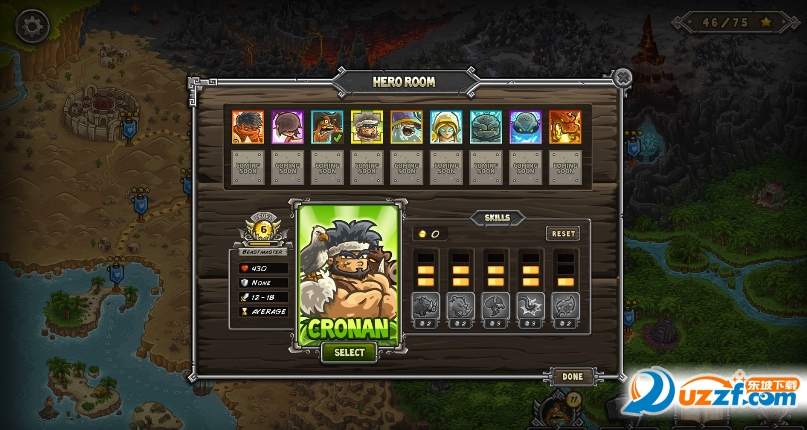Open the gear settings menu
807x430 pixels.
click(33, 25)
